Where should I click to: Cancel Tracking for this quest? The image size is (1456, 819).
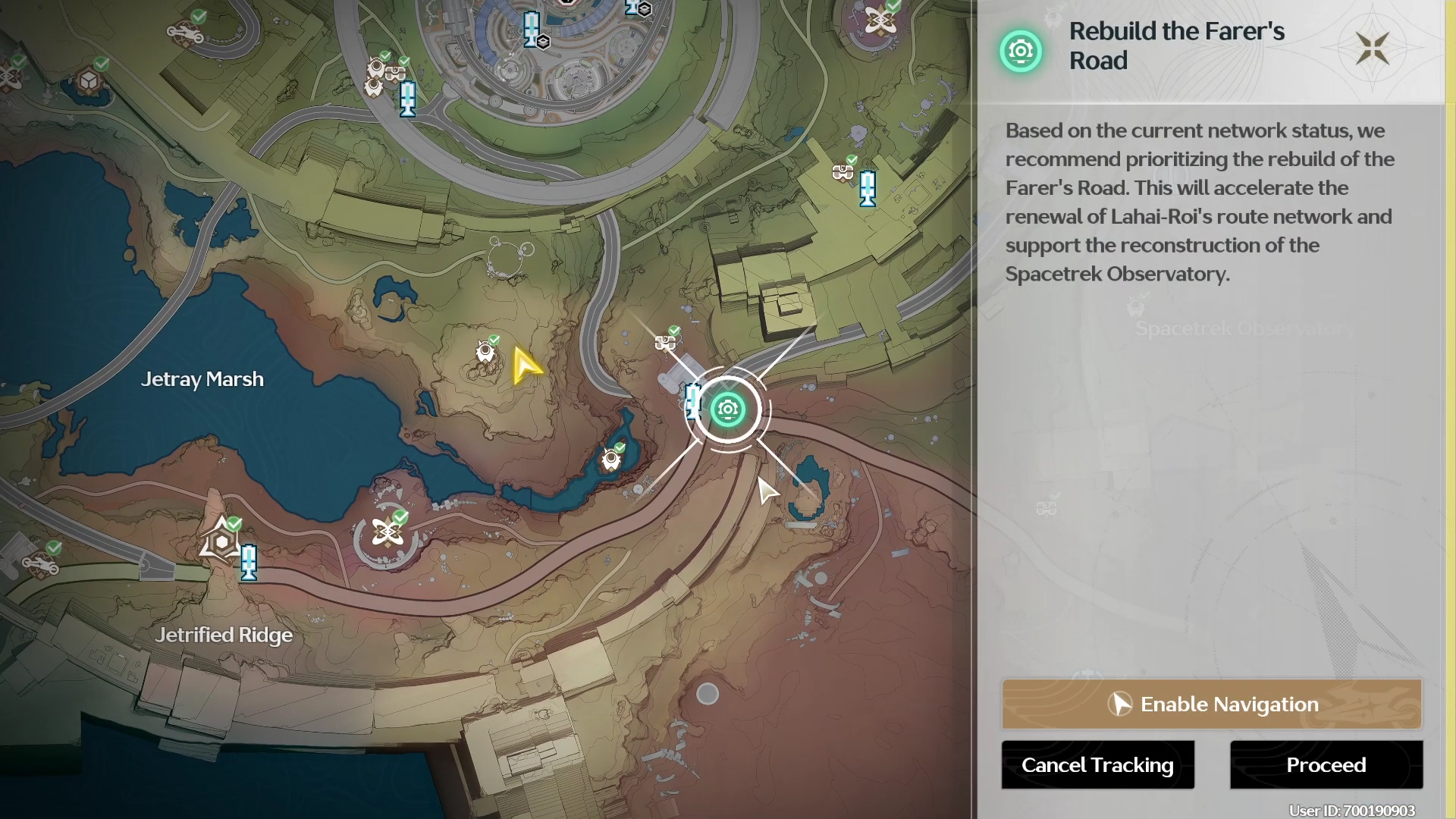(x=1097, y=765)
